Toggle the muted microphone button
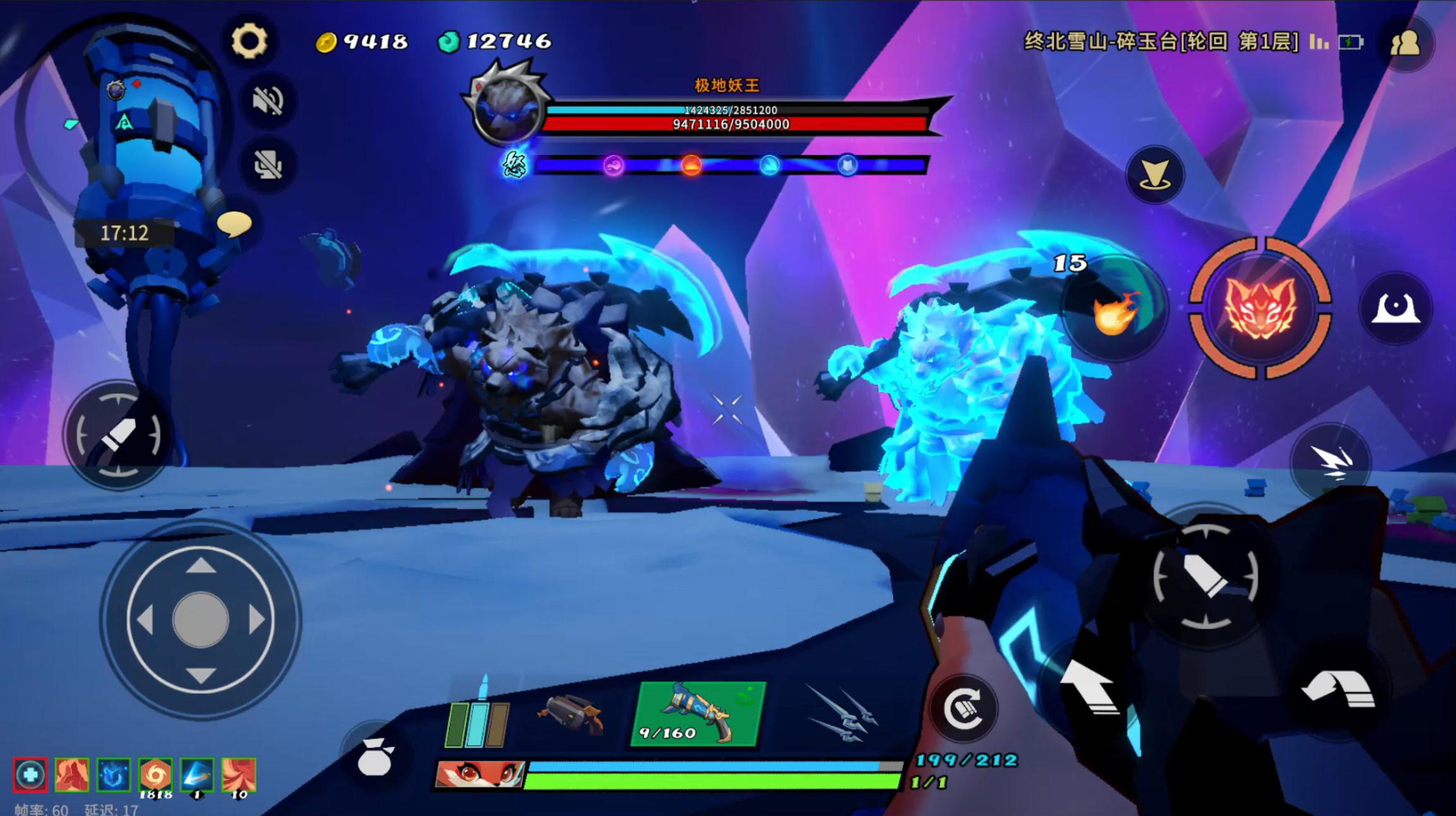1456x816 pixels. coord(268,166)
